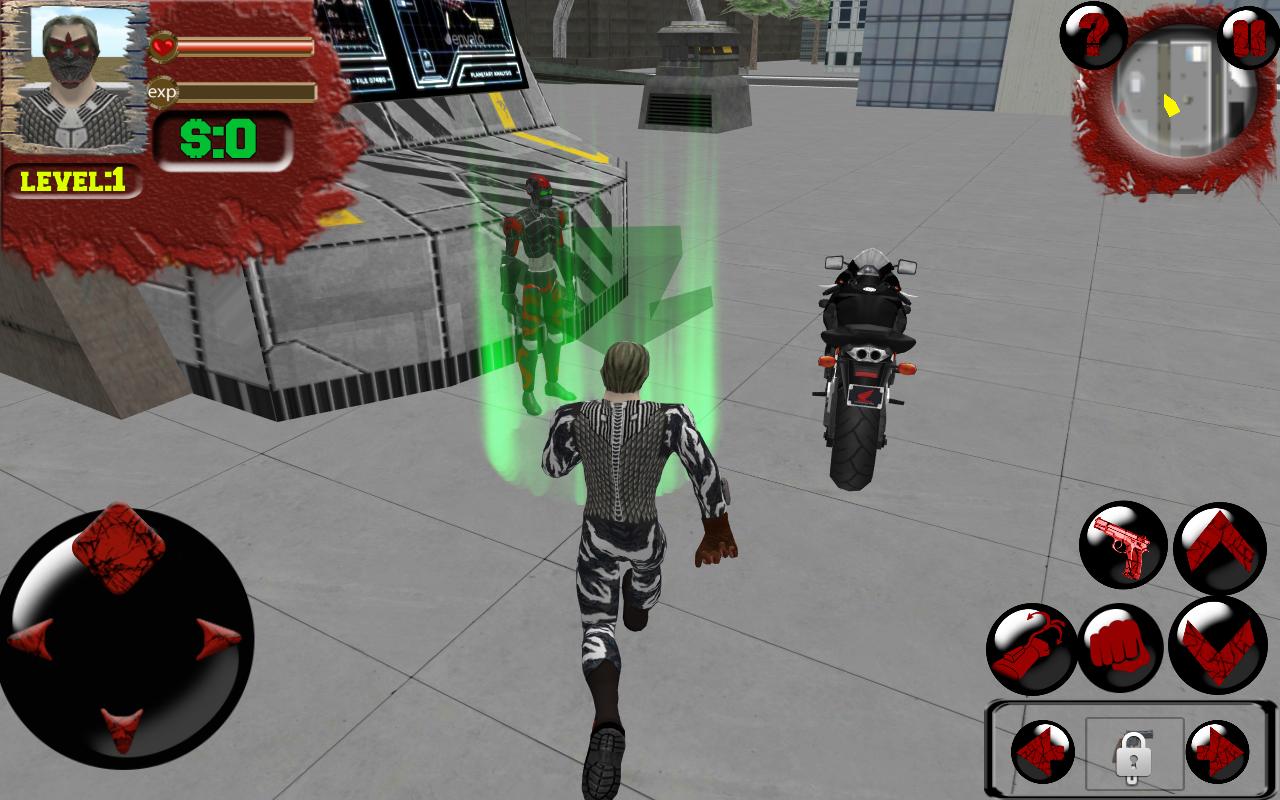
Task: Pause the game with the pause button
Action: point(1249,37)
